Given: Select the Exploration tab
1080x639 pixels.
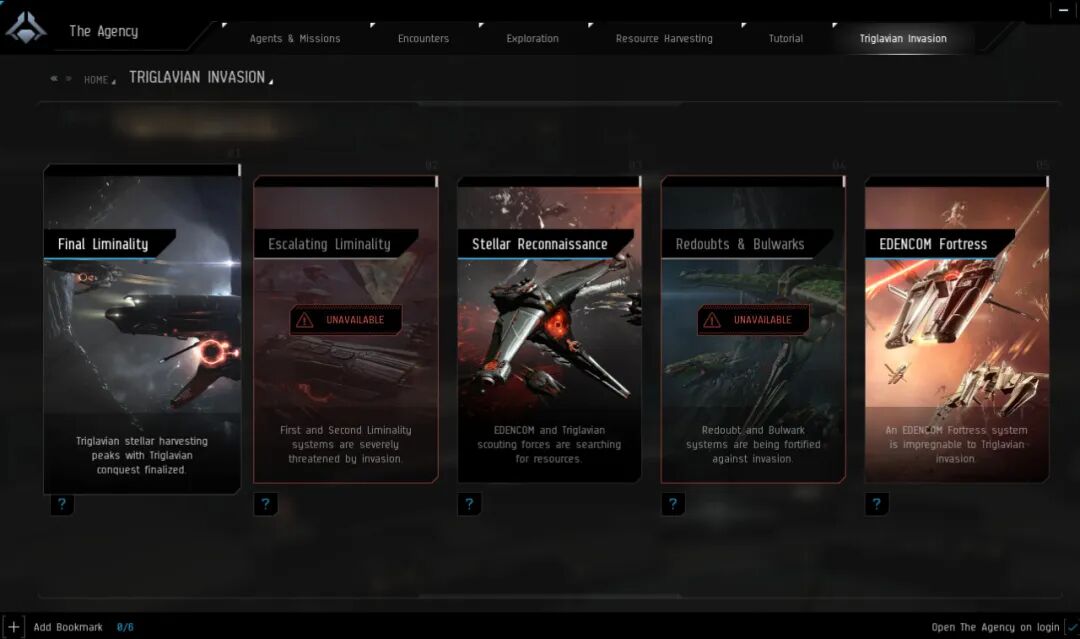Looking at the screenshot, I should click(x=532, y=39).
